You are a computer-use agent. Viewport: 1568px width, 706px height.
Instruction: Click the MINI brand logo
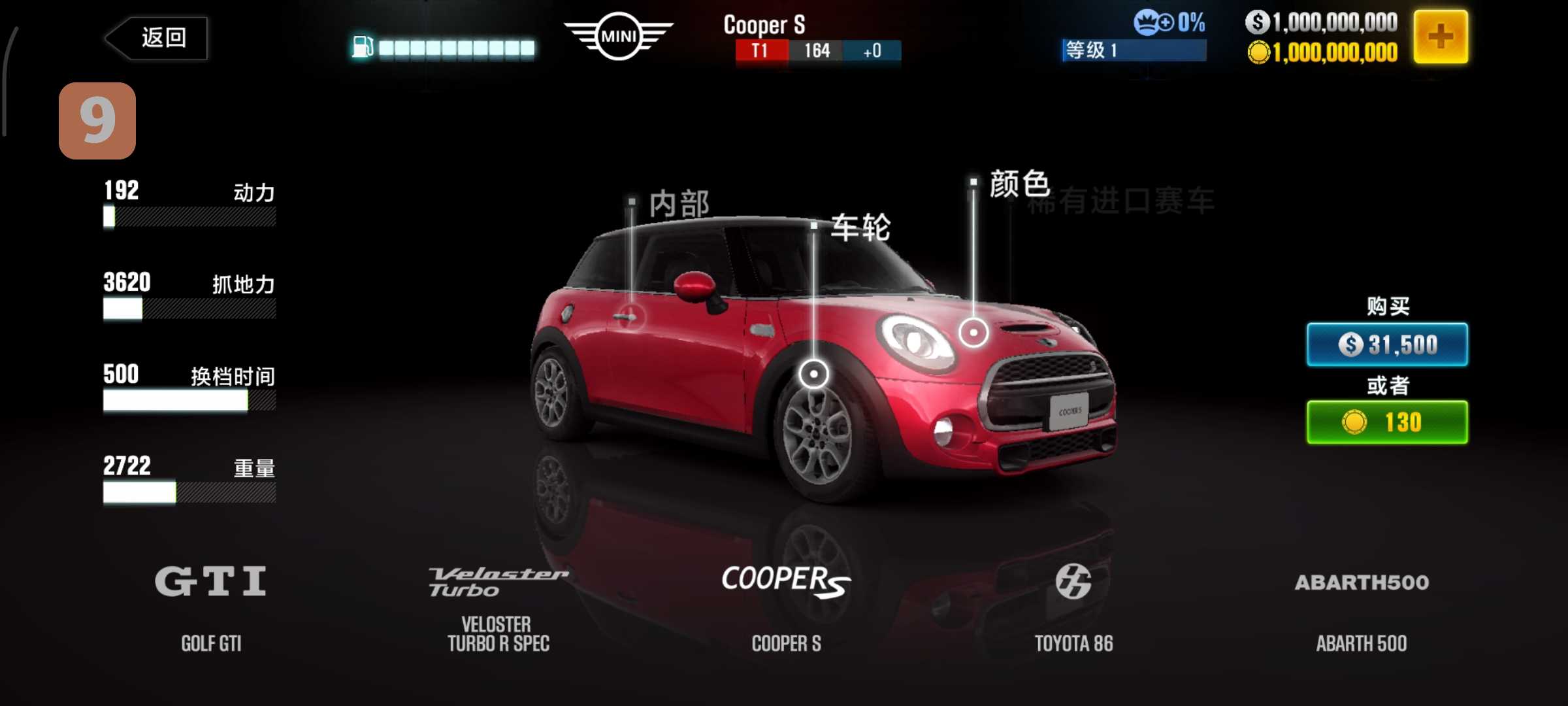click(x=618, y=37)
